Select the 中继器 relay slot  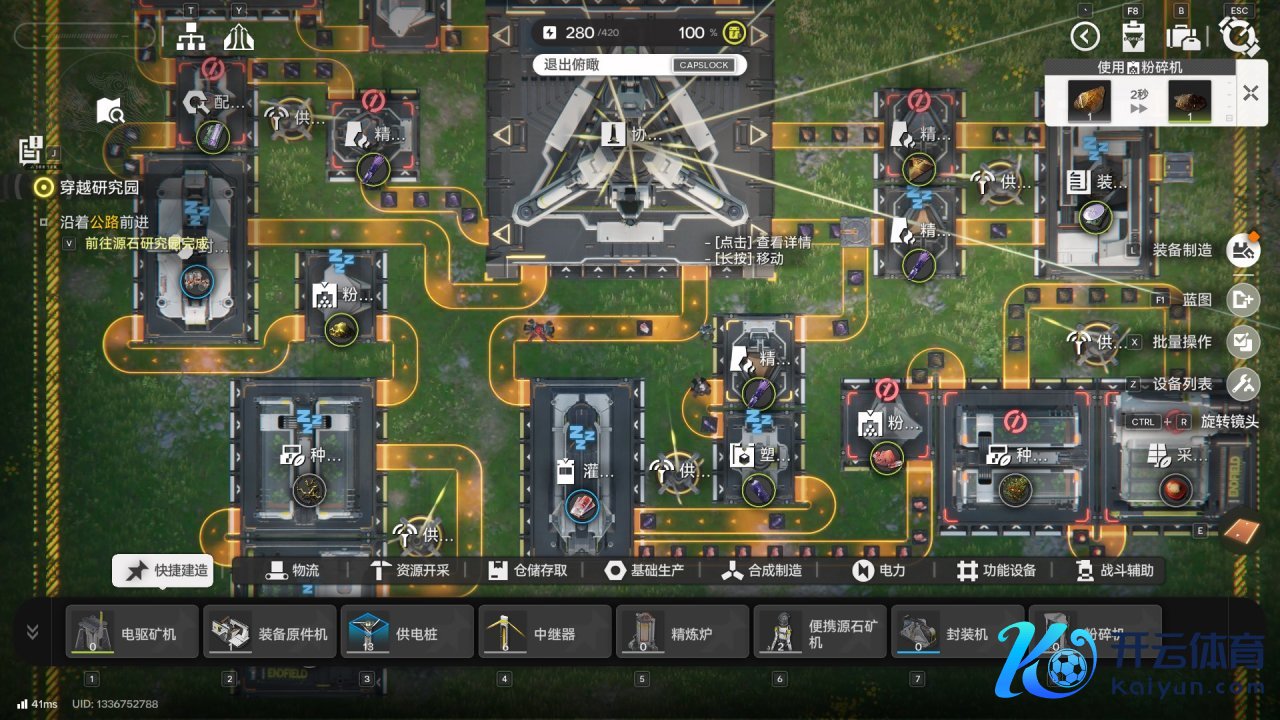pyautogui.click(x=545, y=633)
